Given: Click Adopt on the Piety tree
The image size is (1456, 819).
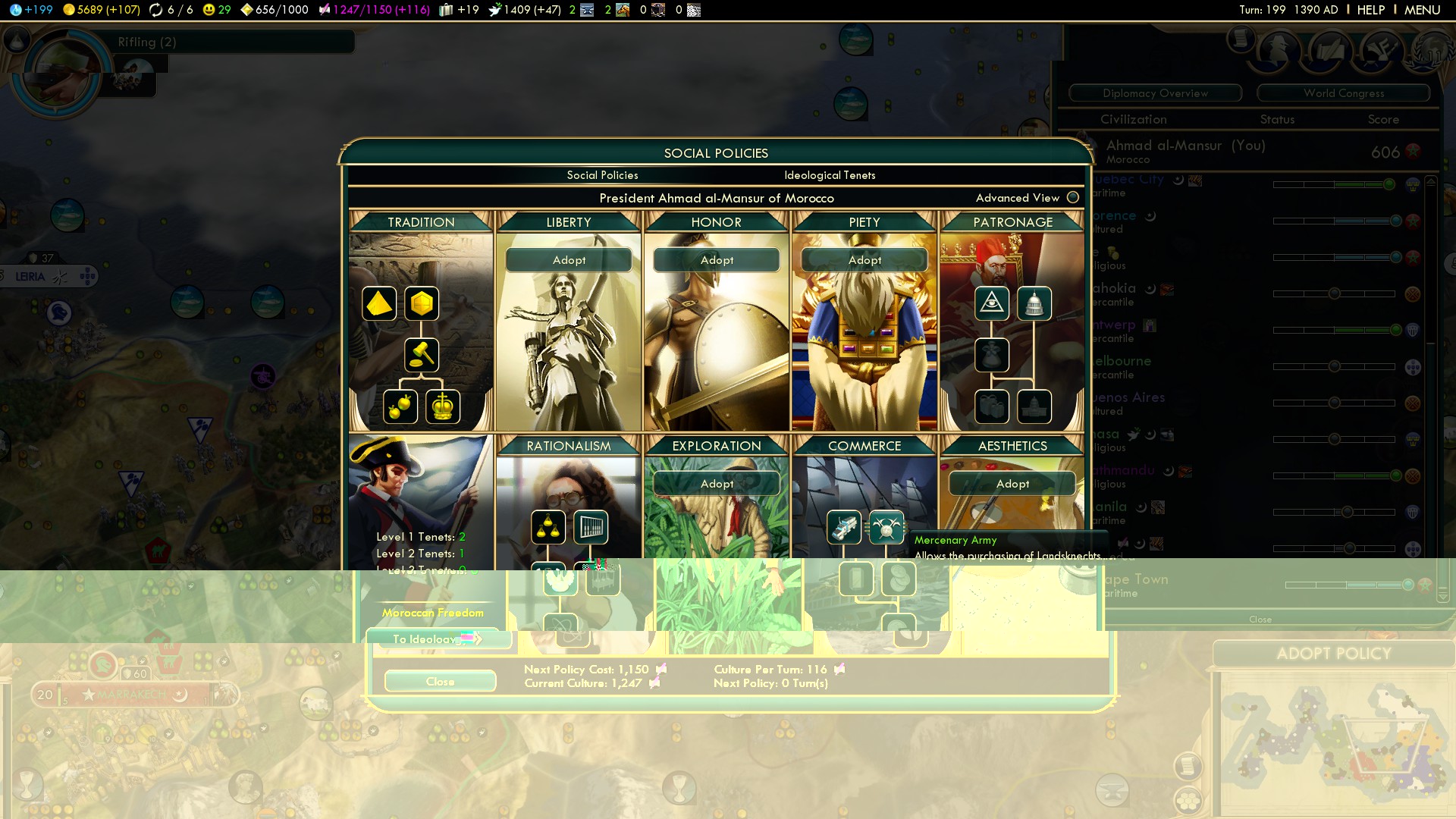Looking at the screenshot, I should (864, 260).
